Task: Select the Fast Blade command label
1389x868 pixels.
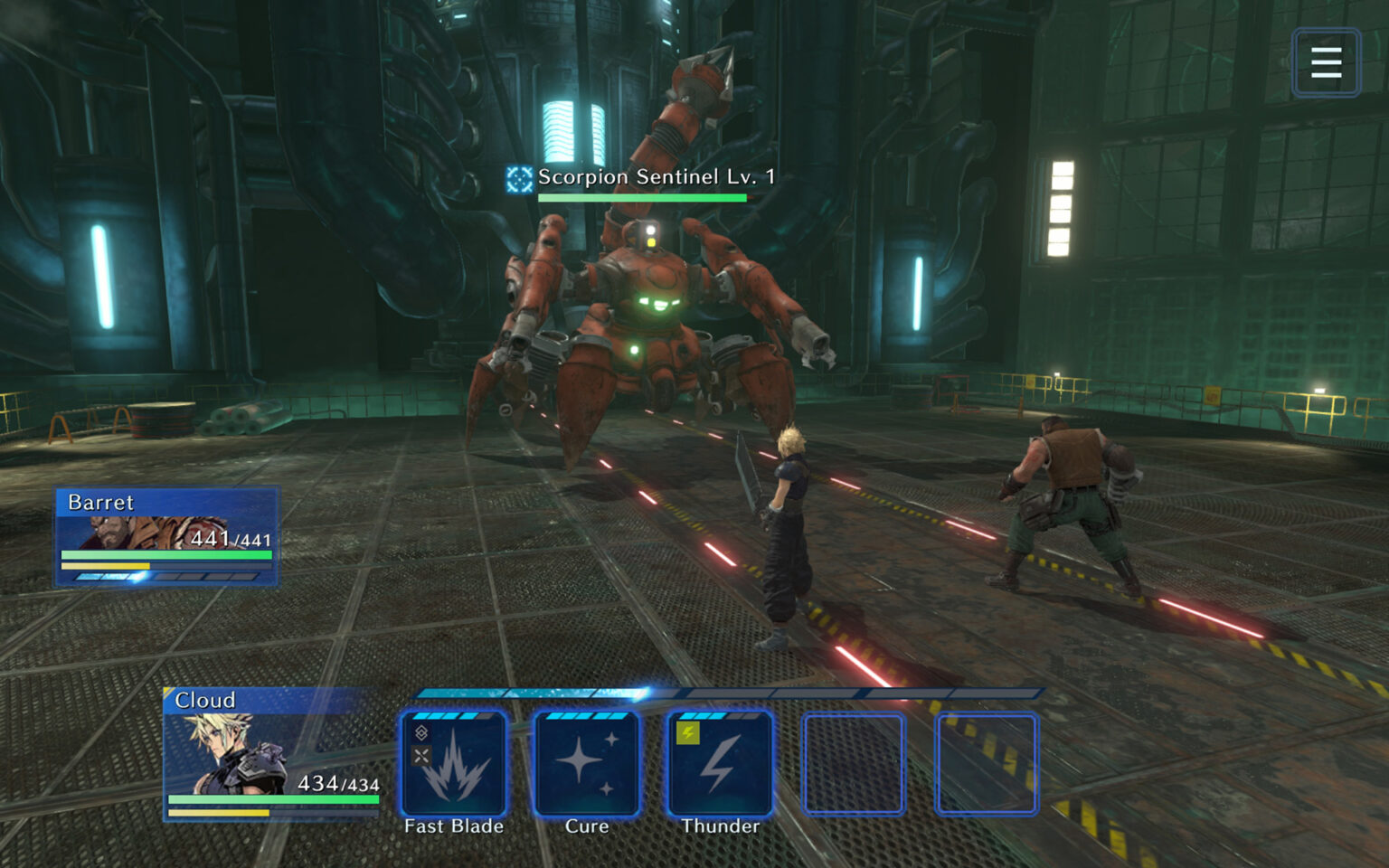Action: point(450,826)
